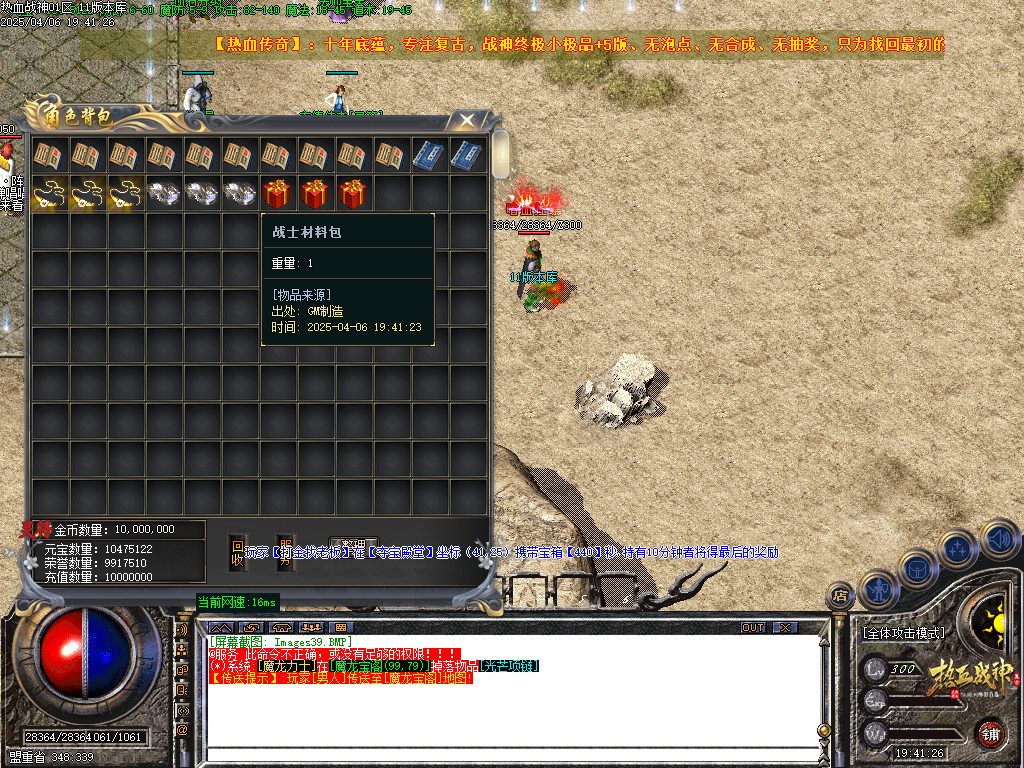
Task: Open the sparkle skills round button
Action: coord(958,549)
